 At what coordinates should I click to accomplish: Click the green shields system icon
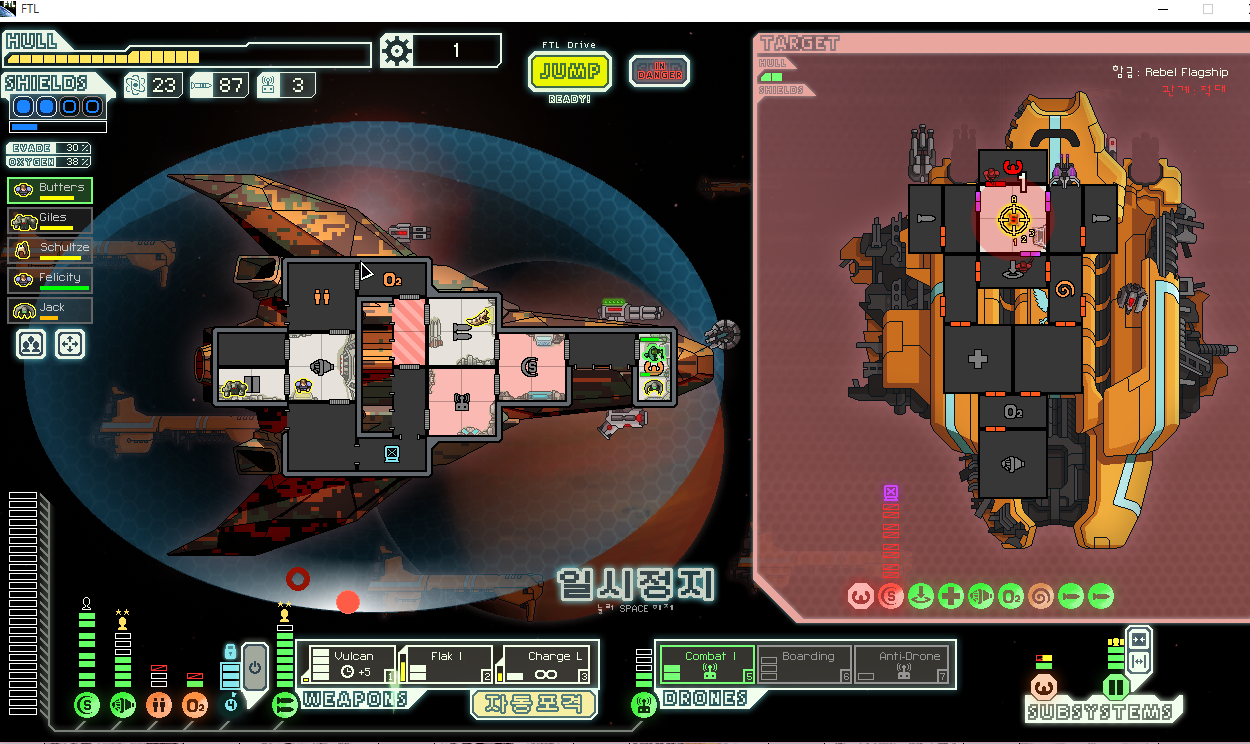click(x=87, y=705)
